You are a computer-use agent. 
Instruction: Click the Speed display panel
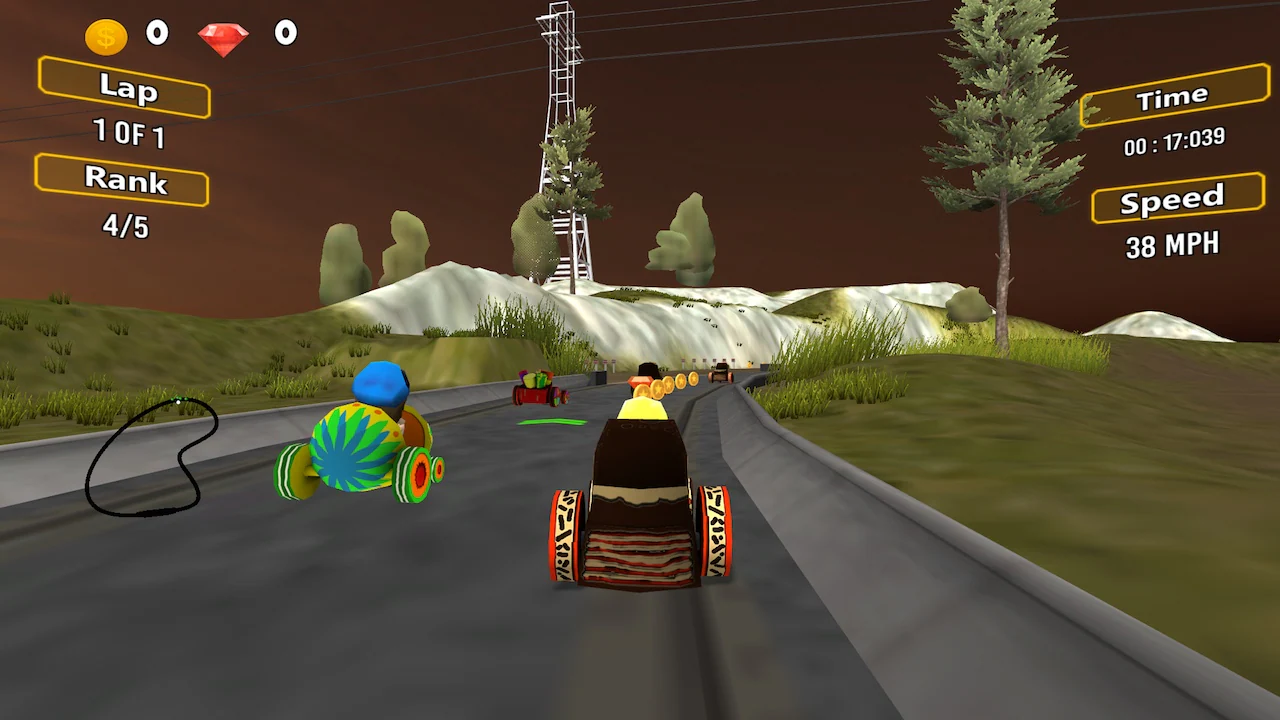tap(1177, 198)
